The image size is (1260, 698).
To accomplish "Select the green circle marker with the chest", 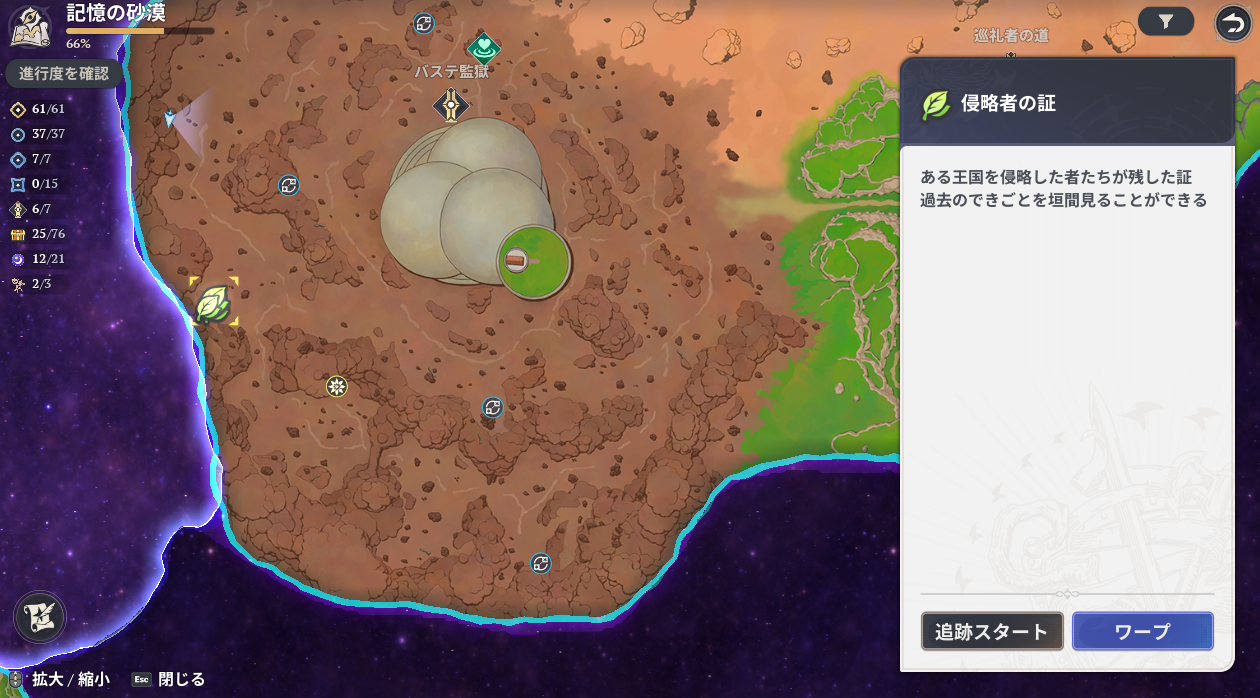I will 533,262.
